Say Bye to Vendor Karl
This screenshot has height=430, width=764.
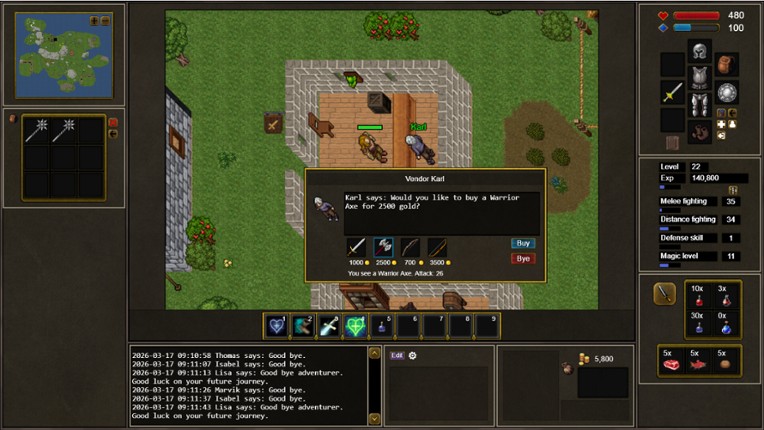[522, 259]
